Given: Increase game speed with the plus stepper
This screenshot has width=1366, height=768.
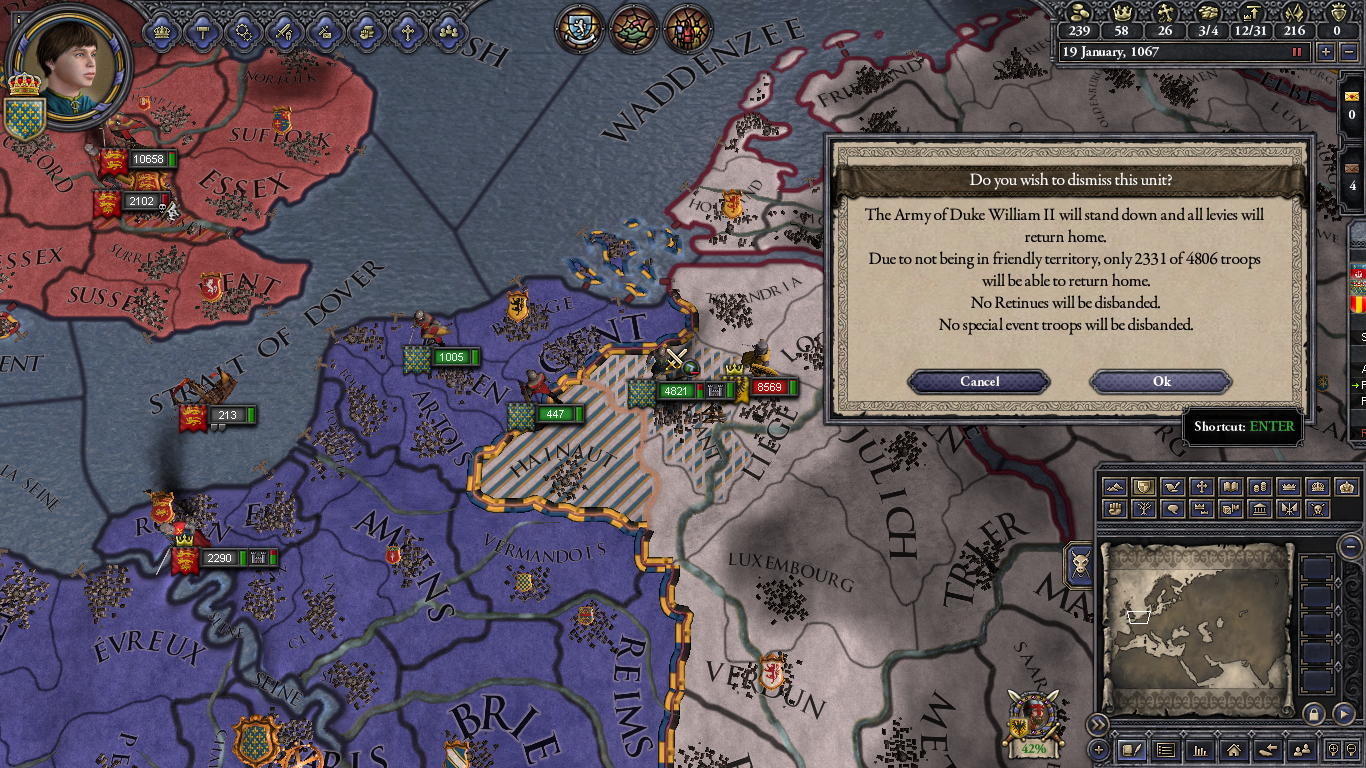Looking at the screenshot, I should tap(1326, 51).
